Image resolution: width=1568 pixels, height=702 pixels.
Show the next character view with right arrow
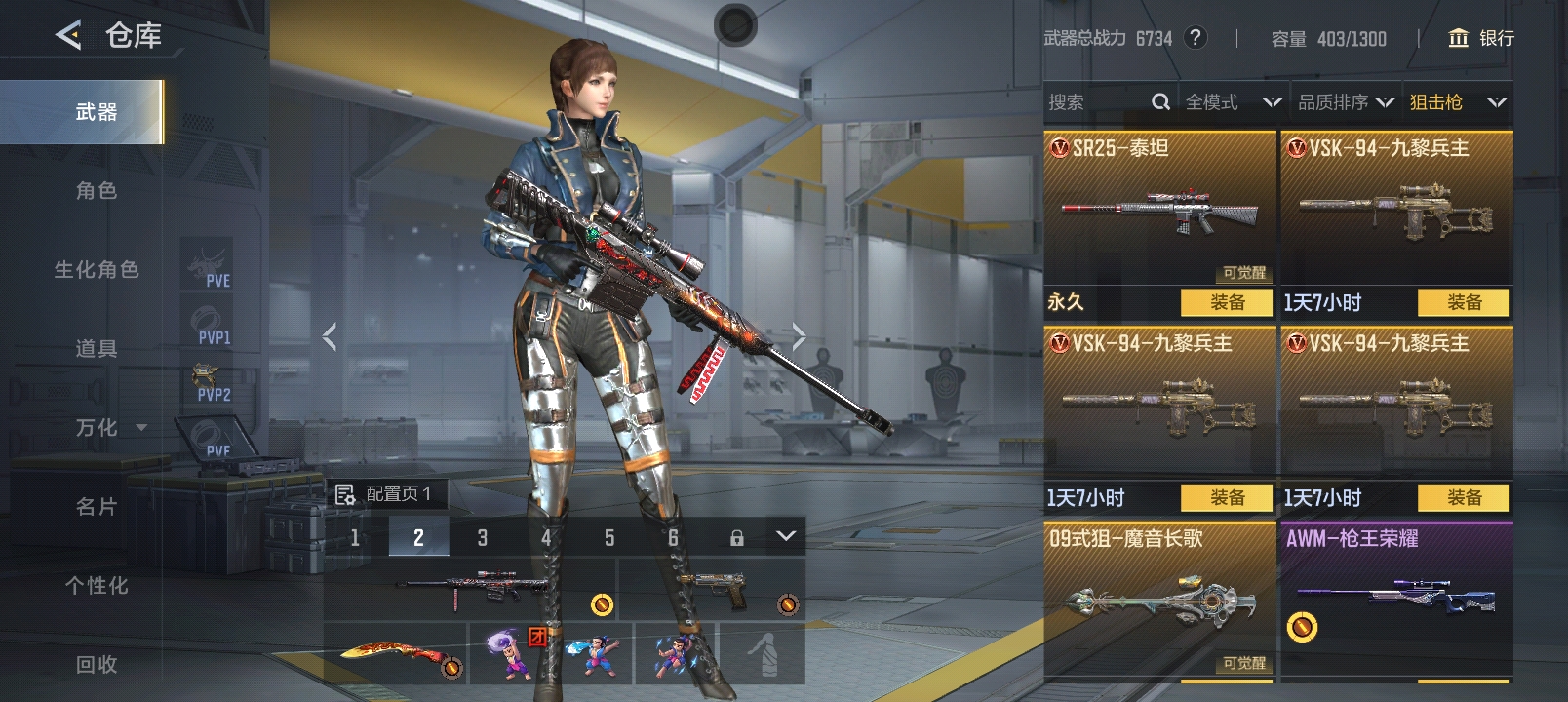coord(799,337)
